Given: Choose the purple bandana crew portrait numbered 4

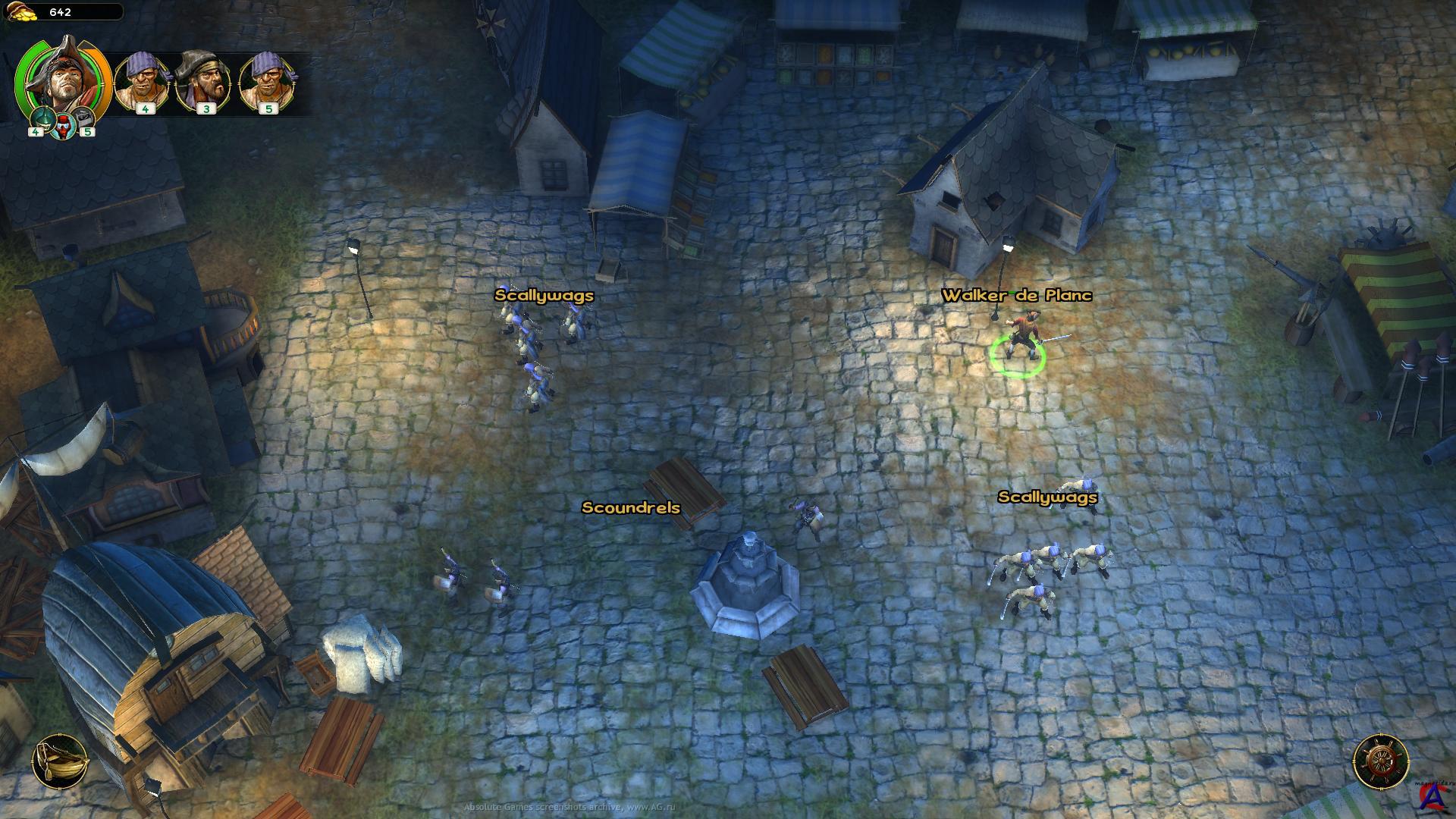Looking at the screenshot, I should (143, 80).
